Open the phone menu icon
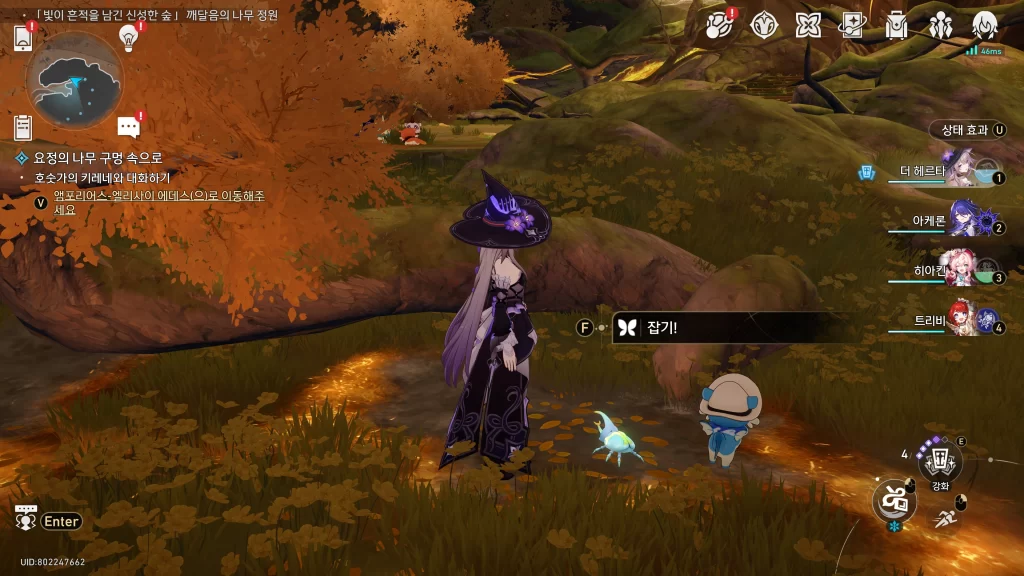 [23, 38]
